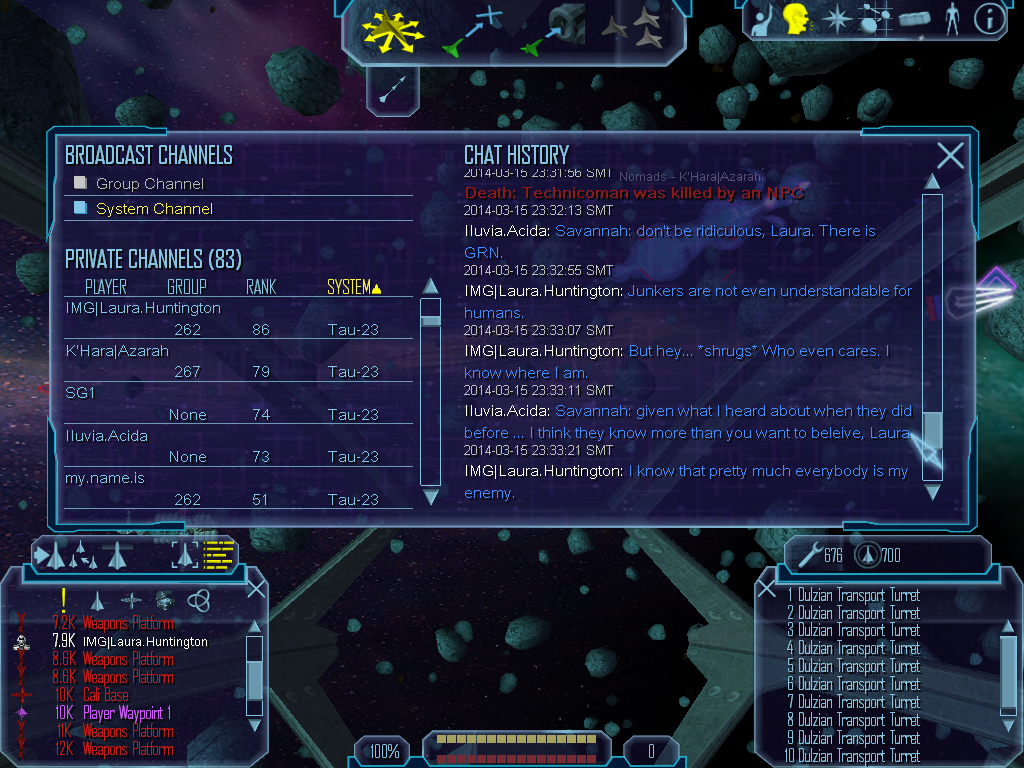Select the Group Channel broadcast option
The image size is (1024, 768).
(x=149, y=184)
